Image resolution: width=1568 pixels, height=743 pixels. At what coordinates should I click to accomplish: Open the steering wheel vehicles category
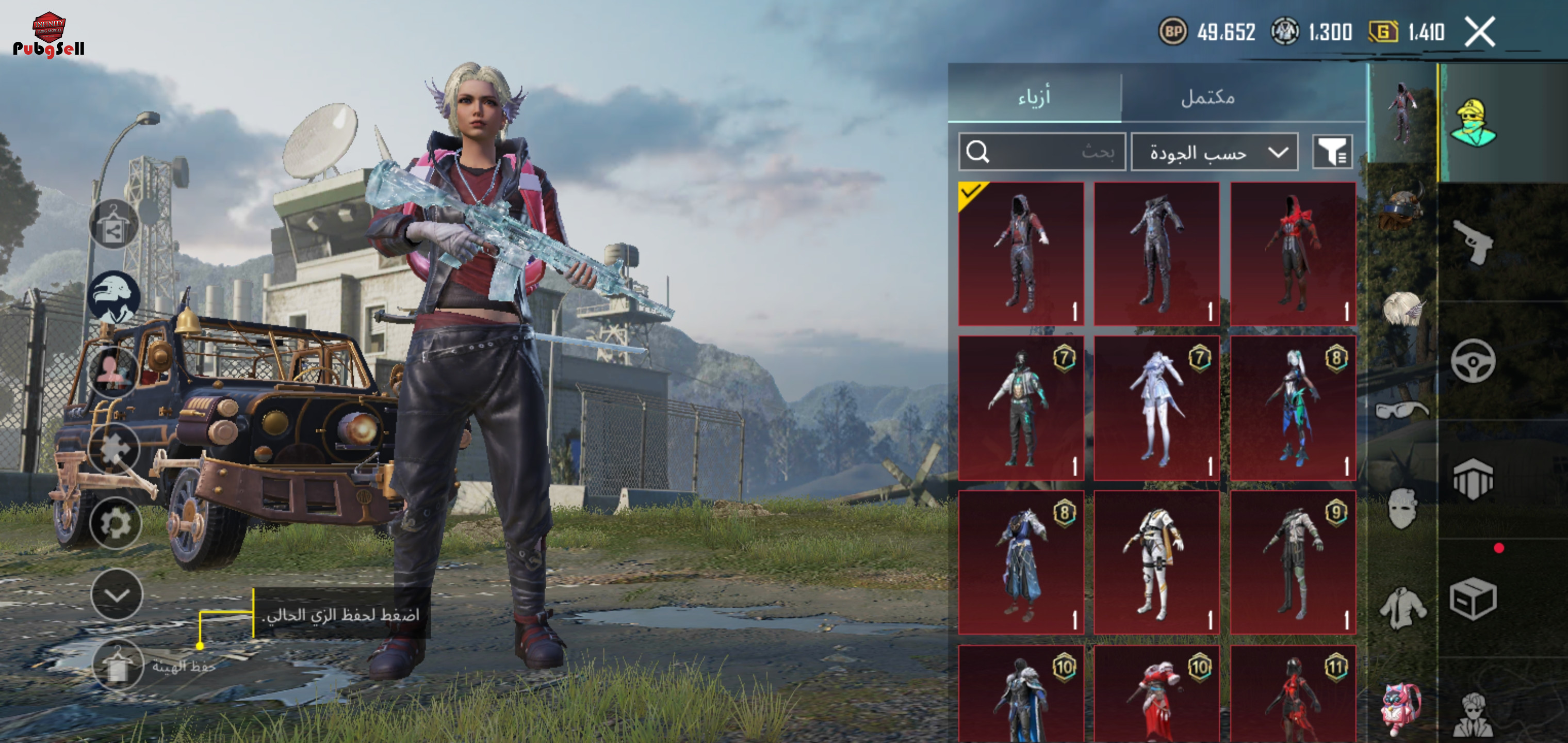pyautogui.click(x=1473, y=361)
